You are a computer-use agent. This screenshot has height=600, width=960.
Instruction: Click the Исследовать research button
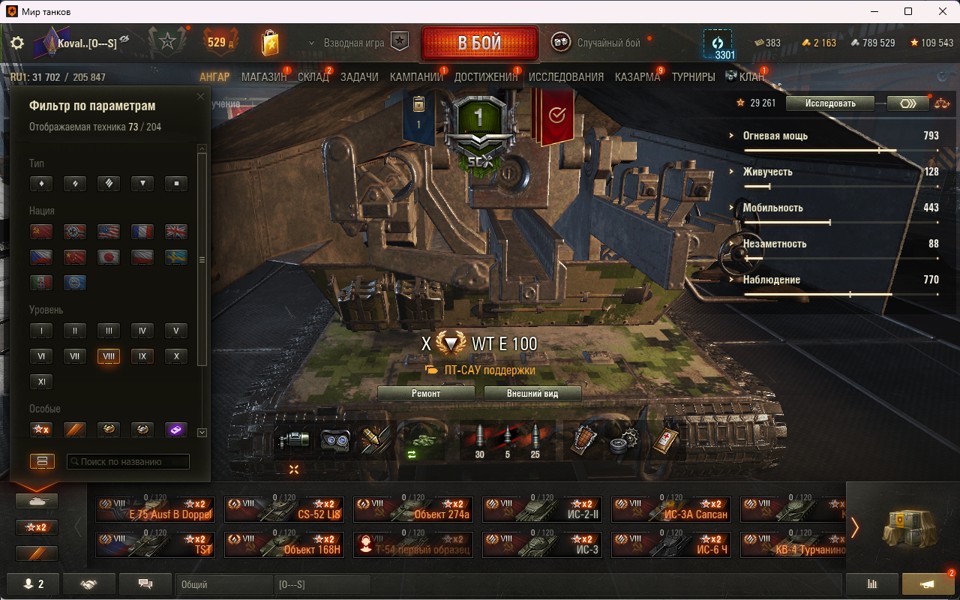830,103
